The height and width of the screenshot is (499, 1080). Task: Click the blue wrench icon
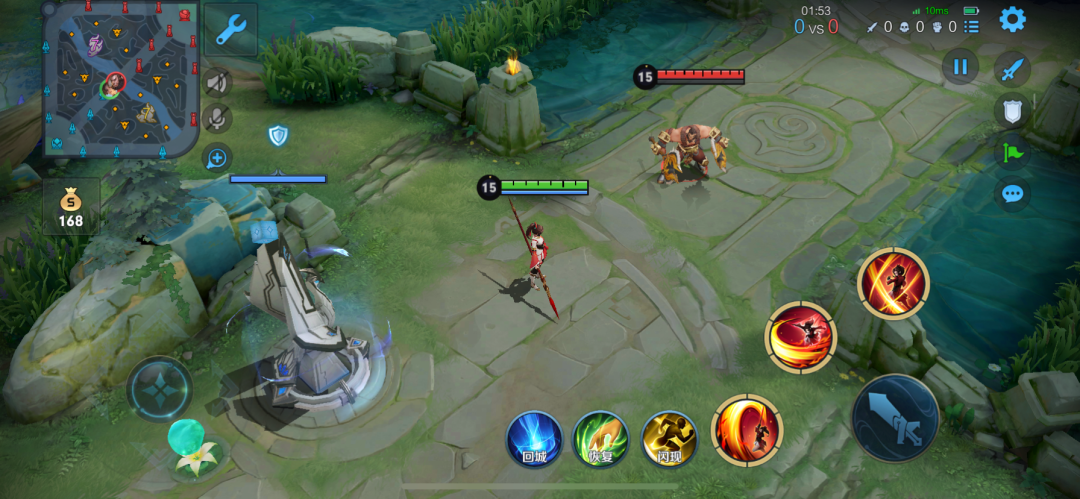pyautogui.click(x=231, y=30)
